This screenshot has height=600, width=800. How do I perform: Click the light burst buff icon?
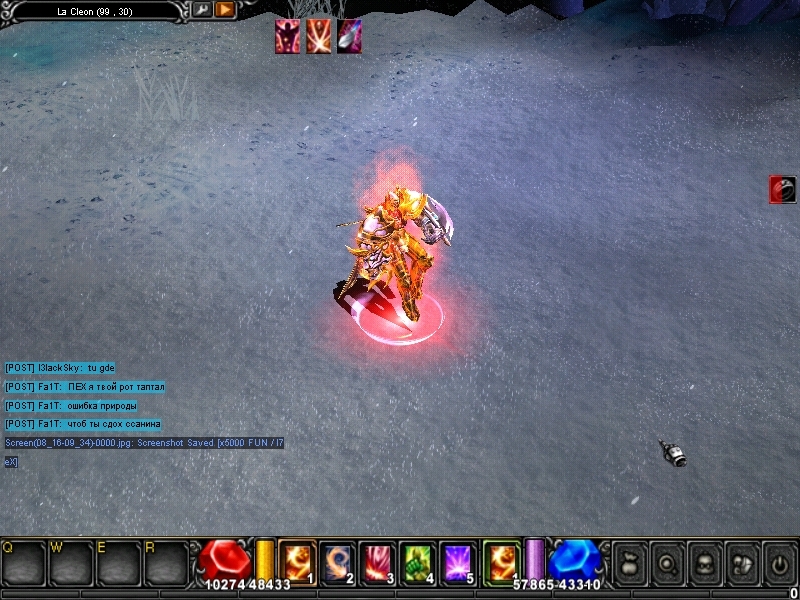[x=319, y=36]
